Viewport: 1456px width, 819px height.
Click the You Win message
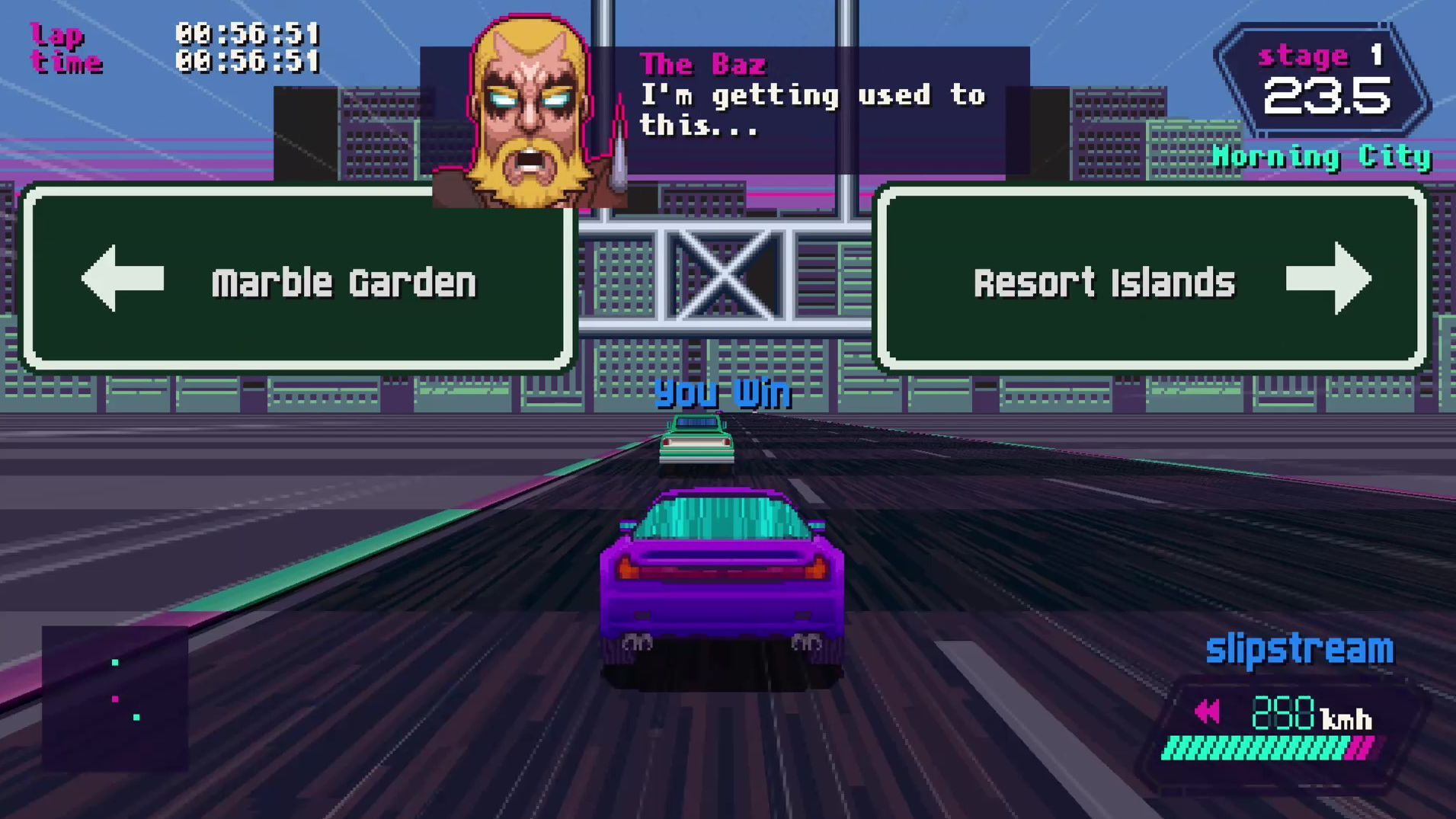tap(722, 395)
